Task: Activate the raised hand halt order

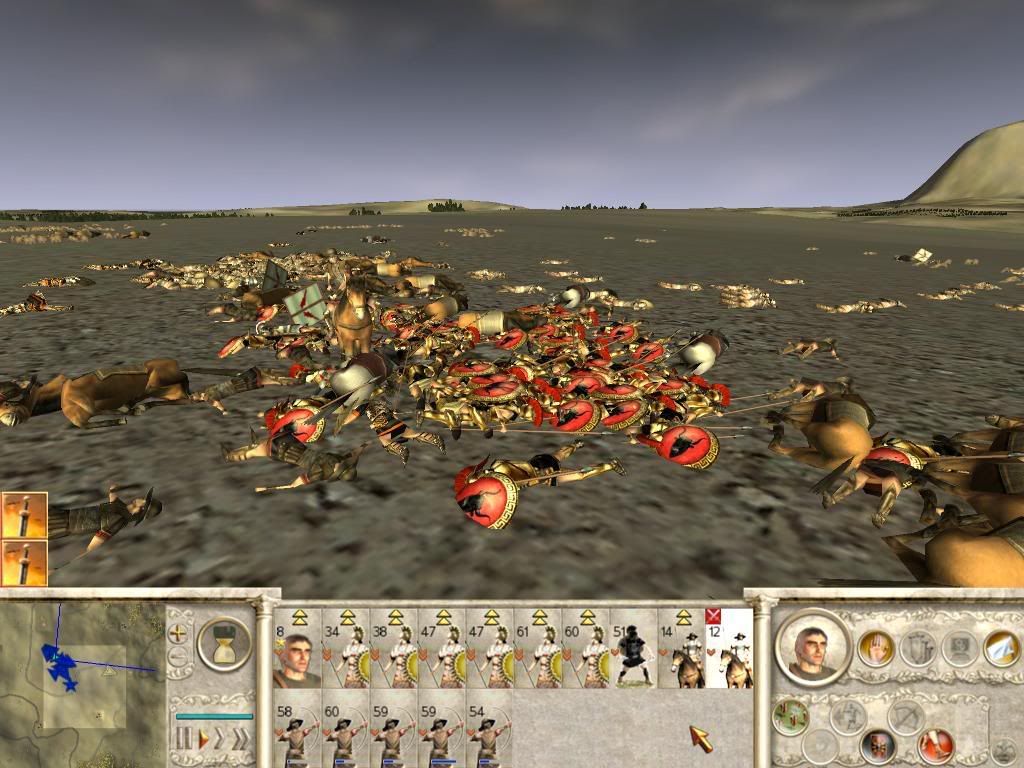Action: 875,648
